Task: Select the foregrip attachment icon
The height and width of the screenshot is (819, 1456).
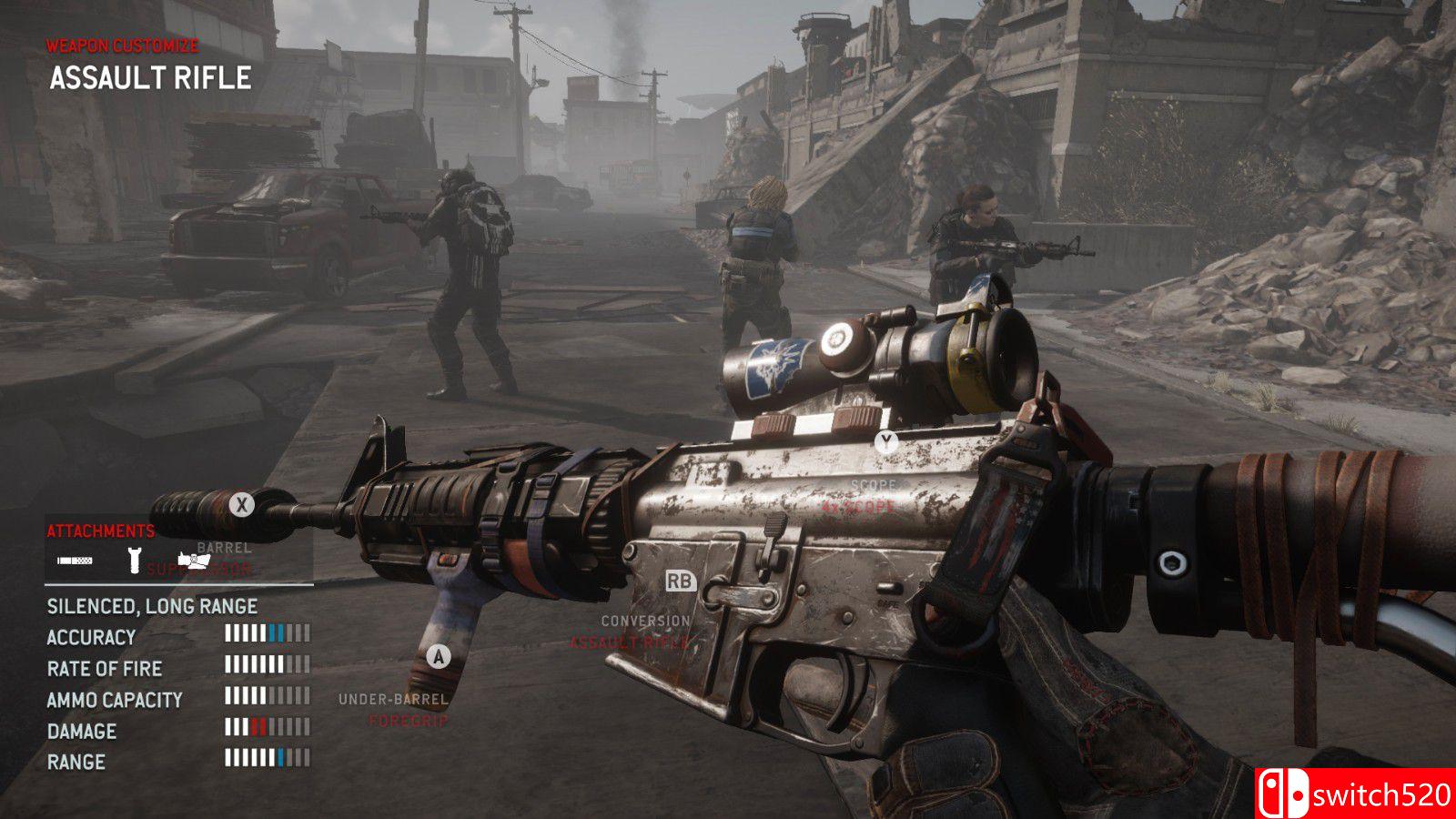Action: pos(134,560)
